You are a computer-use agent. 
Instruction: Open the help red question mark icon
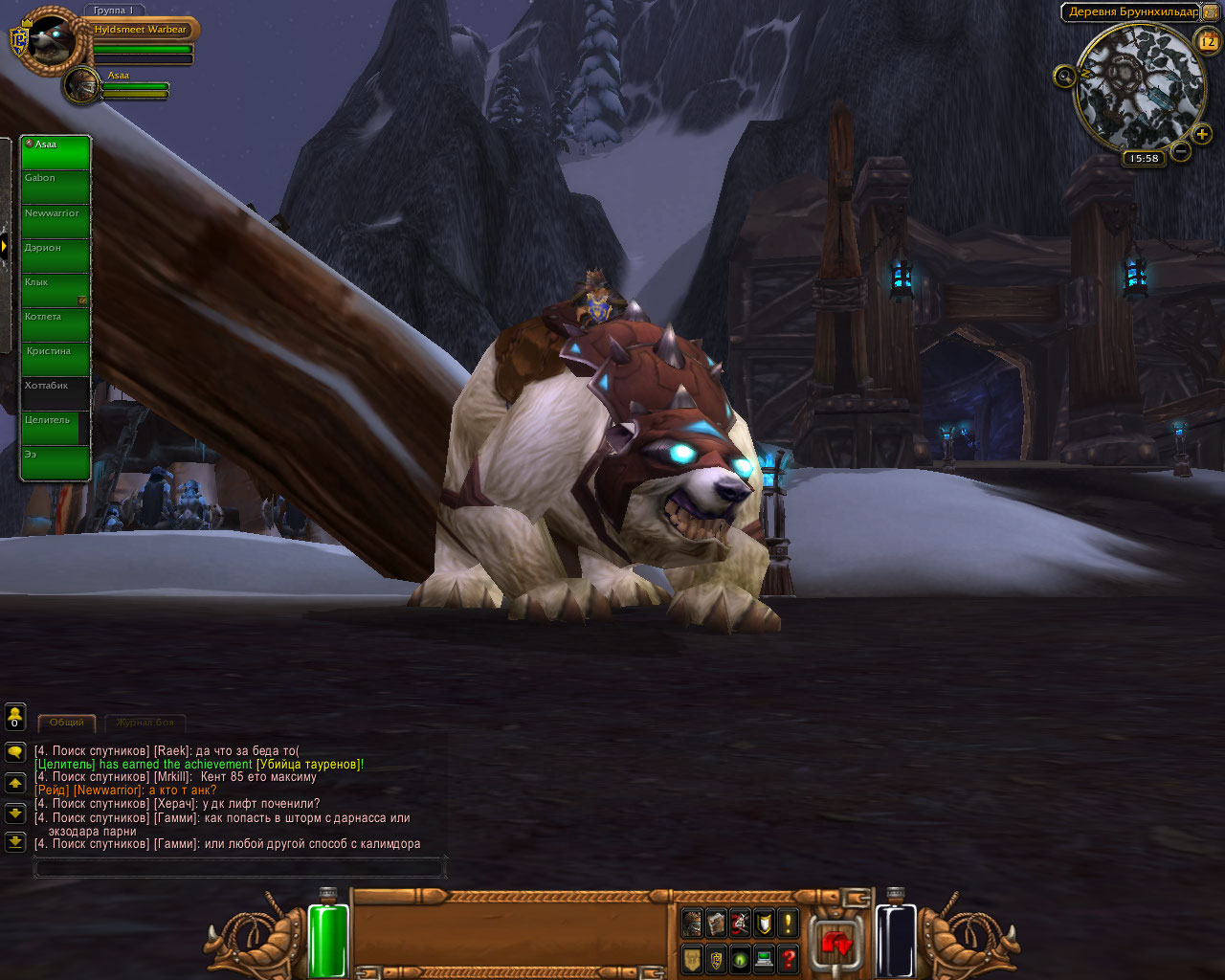coord(788,958)
